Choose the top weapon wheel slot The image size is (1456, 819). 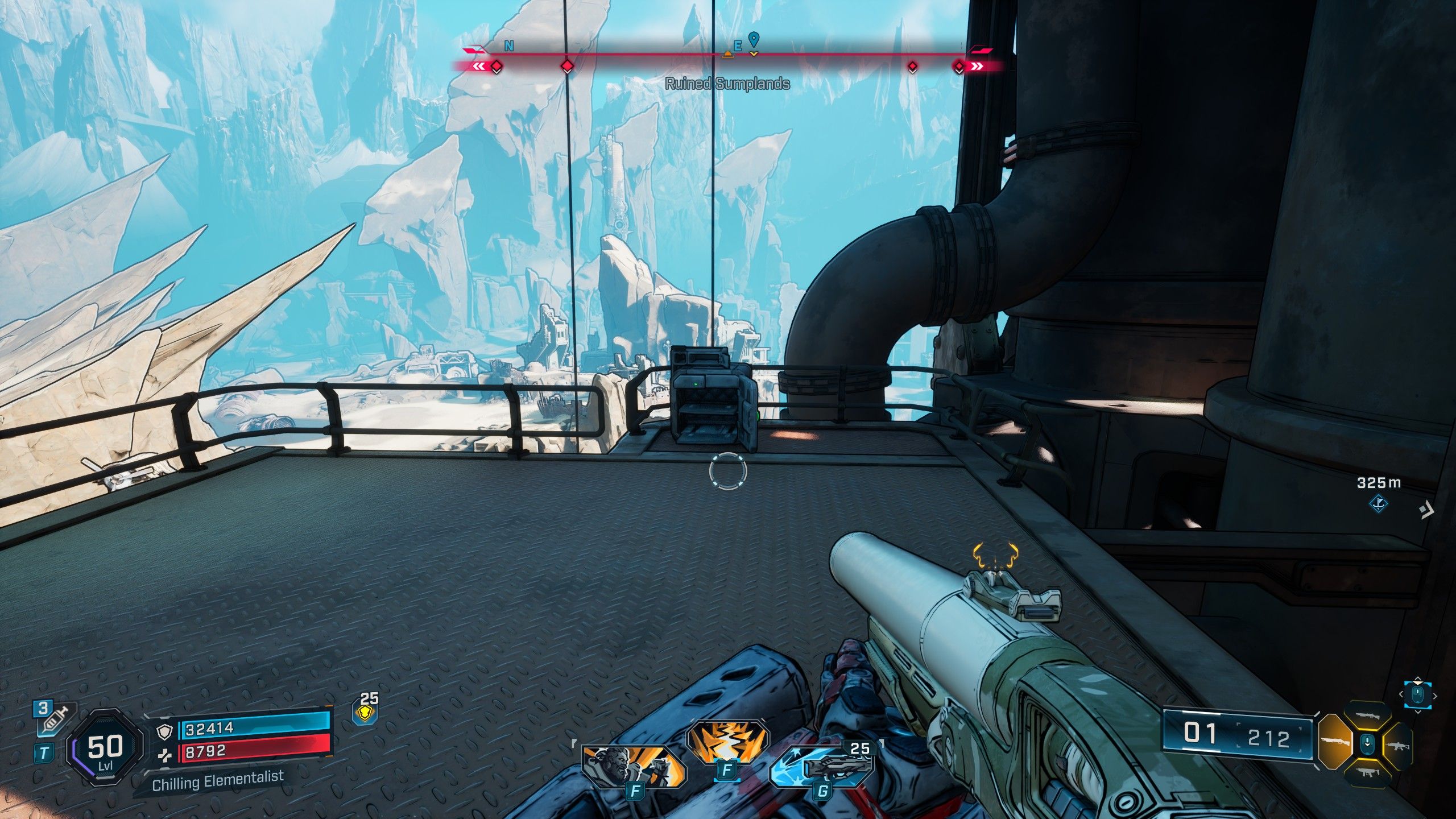click(x=1367, y=715)
